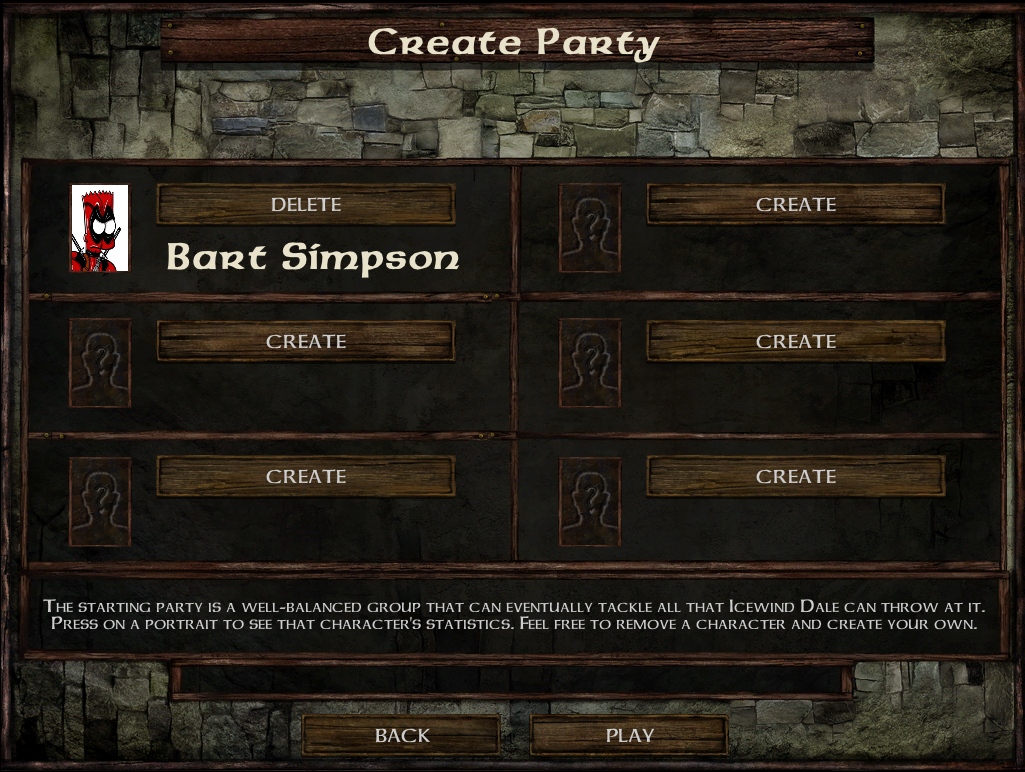Select Bart Simpson's character portrait
Viewport: 1025px width, 772px height.
pyautogui.click(x=100, y=228)
